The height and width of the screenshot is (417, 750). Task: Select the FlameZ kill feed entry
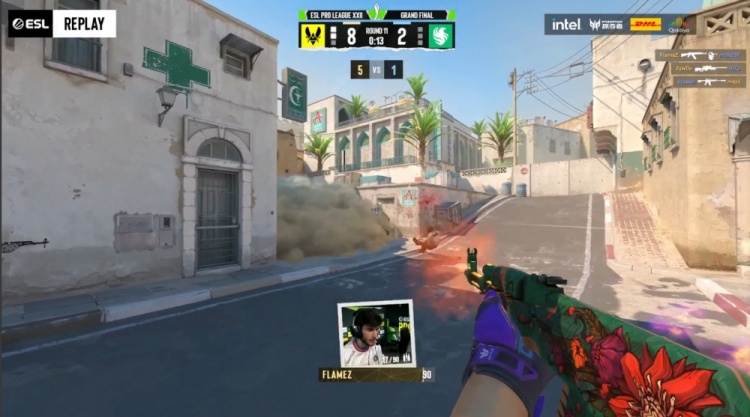700,56
